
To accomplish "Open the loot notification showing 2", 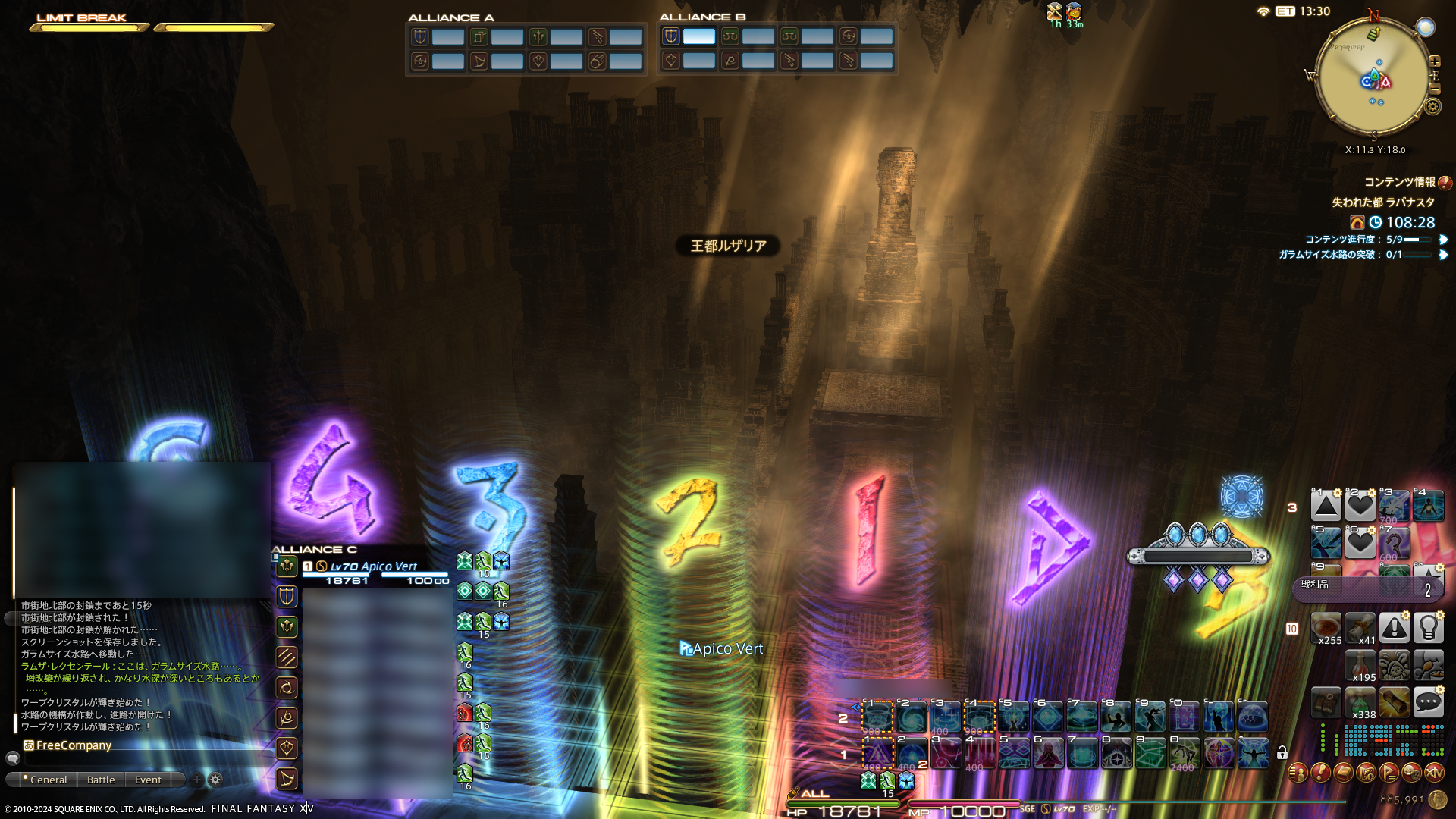I will (1367, 588).
